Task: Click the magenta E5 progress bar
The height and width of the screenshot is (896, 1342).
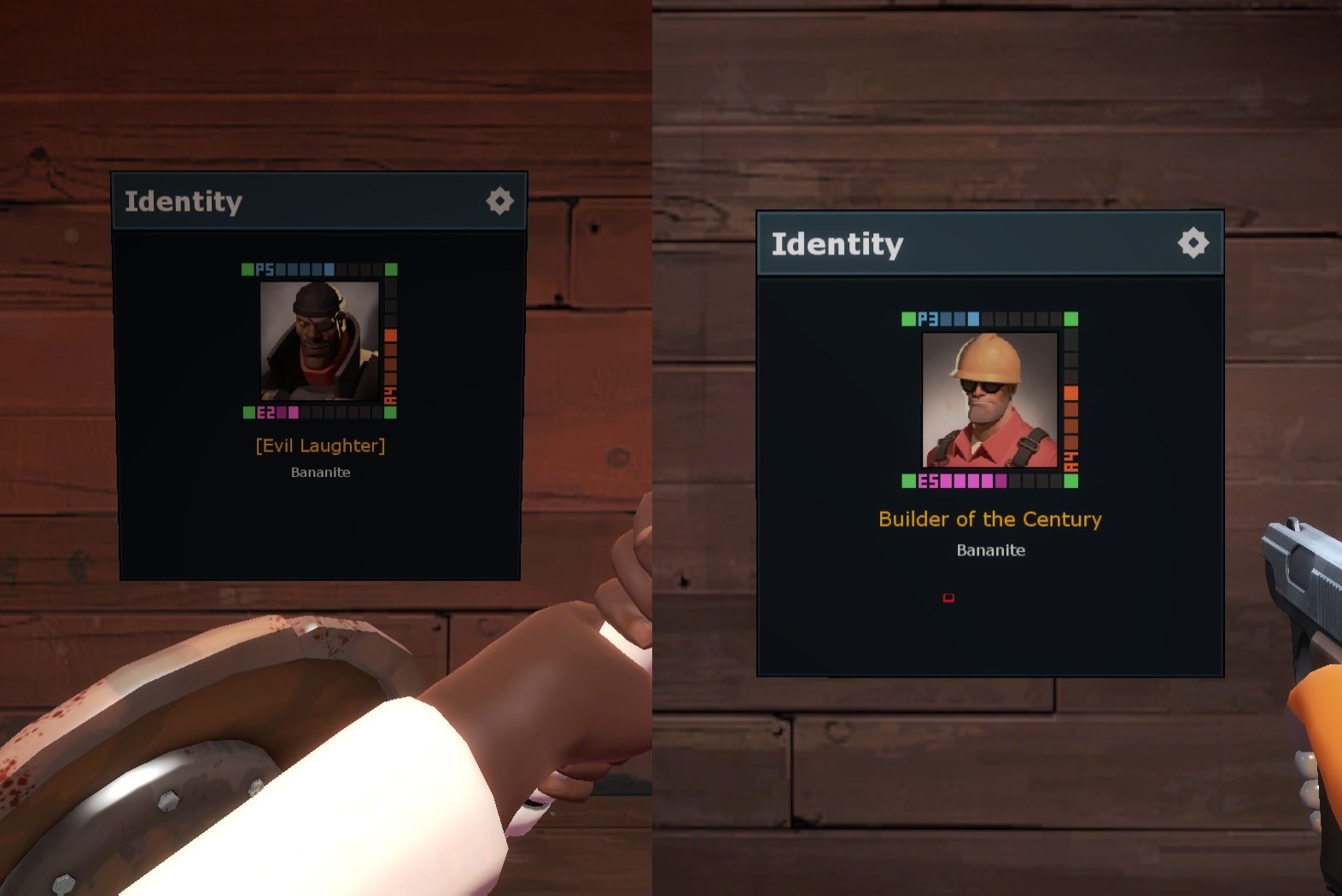Action: click(x=973, y=480)
